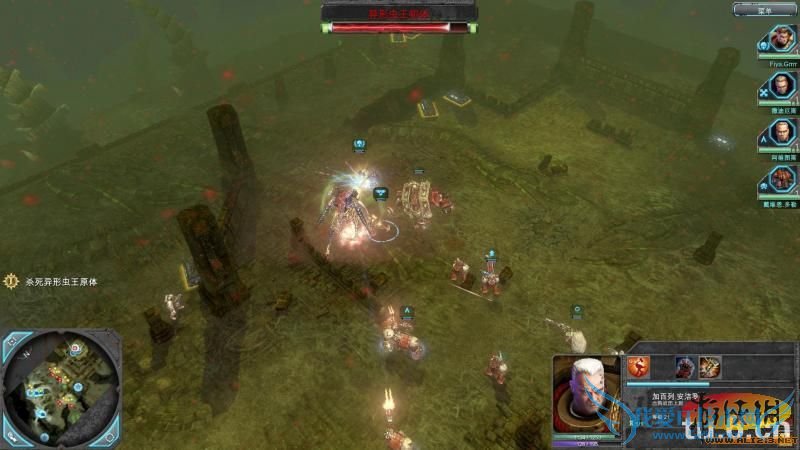800x450 pixels.
Task: Activate the orange-red fist ability icon
Action: point(638,366)
